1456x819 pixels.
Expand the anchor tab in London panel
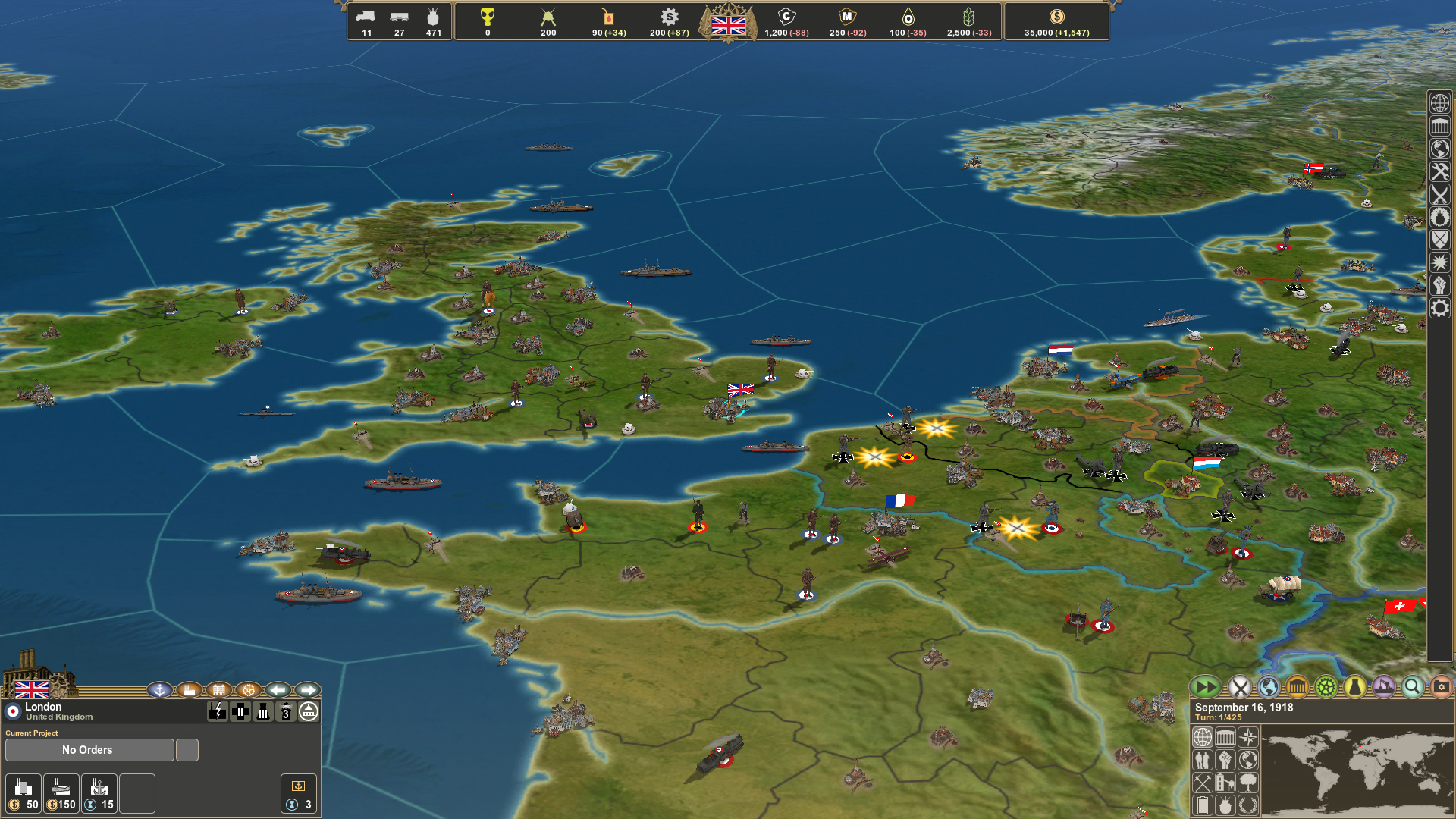click(x=160, y=690)
